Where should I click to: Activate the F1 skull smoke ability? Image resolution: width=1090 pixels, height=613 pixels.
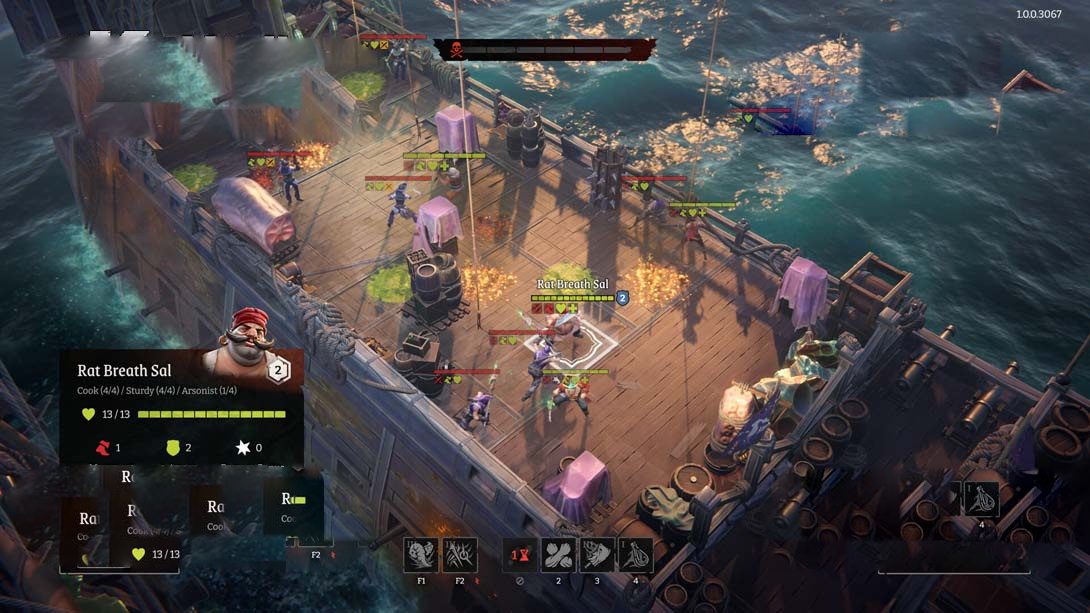421,555
